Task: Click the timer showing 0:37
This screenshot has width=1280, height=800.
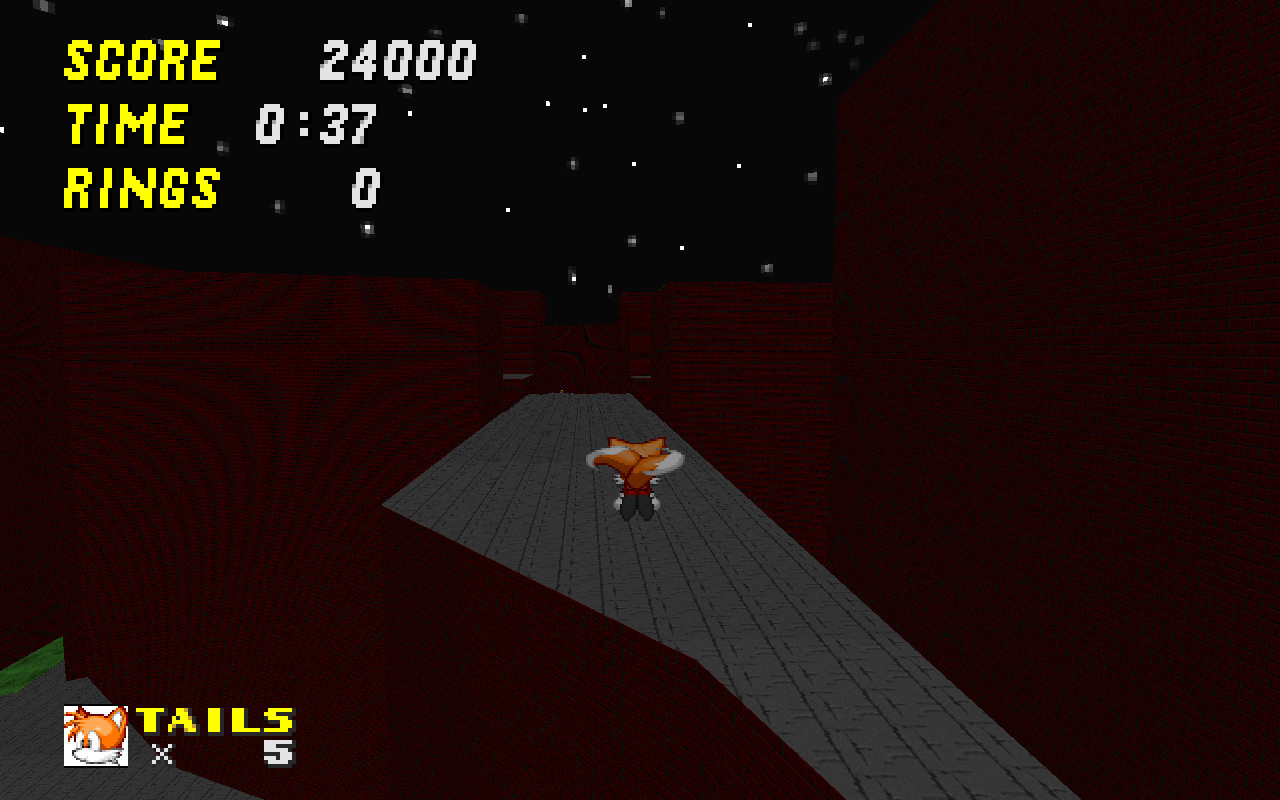Action: tap(315, 123)
